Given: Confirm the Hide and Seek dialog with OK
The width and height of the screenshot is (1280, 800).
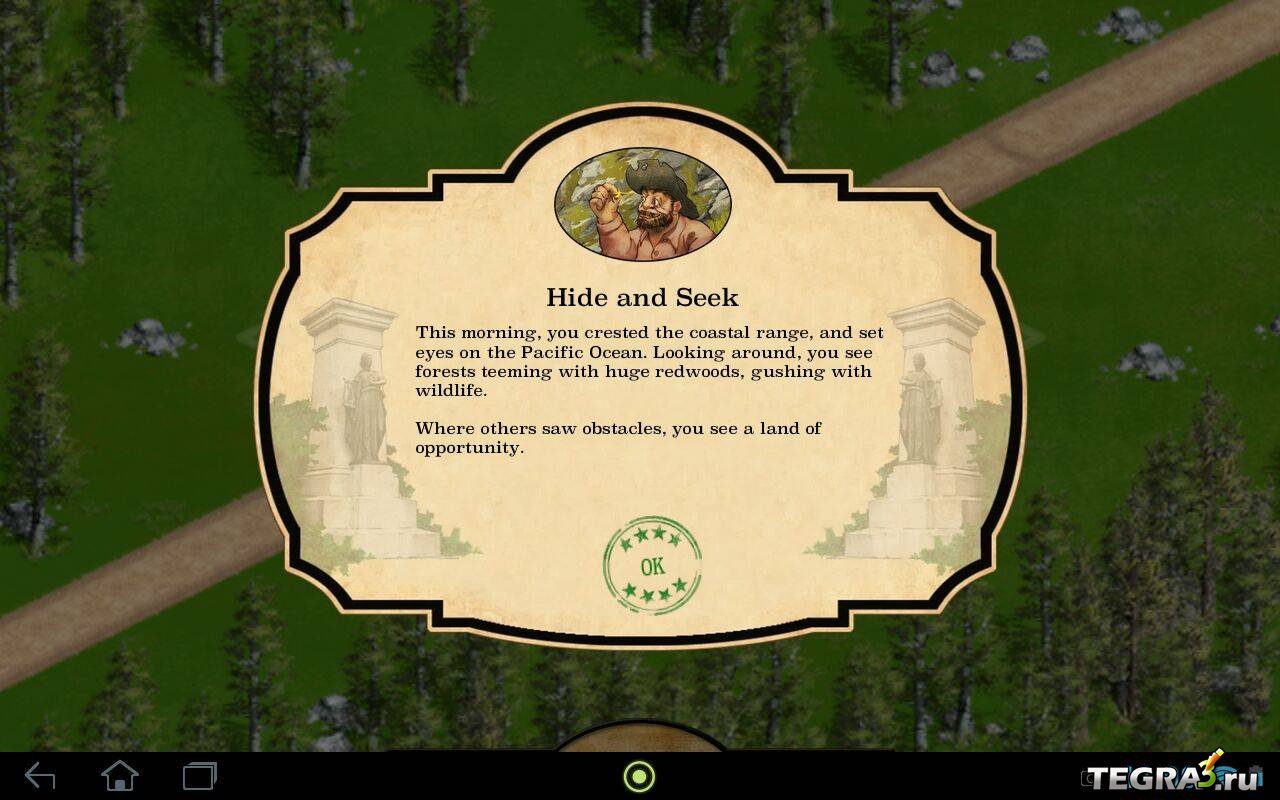Looking at the screenshot, I should coord(652,566).
